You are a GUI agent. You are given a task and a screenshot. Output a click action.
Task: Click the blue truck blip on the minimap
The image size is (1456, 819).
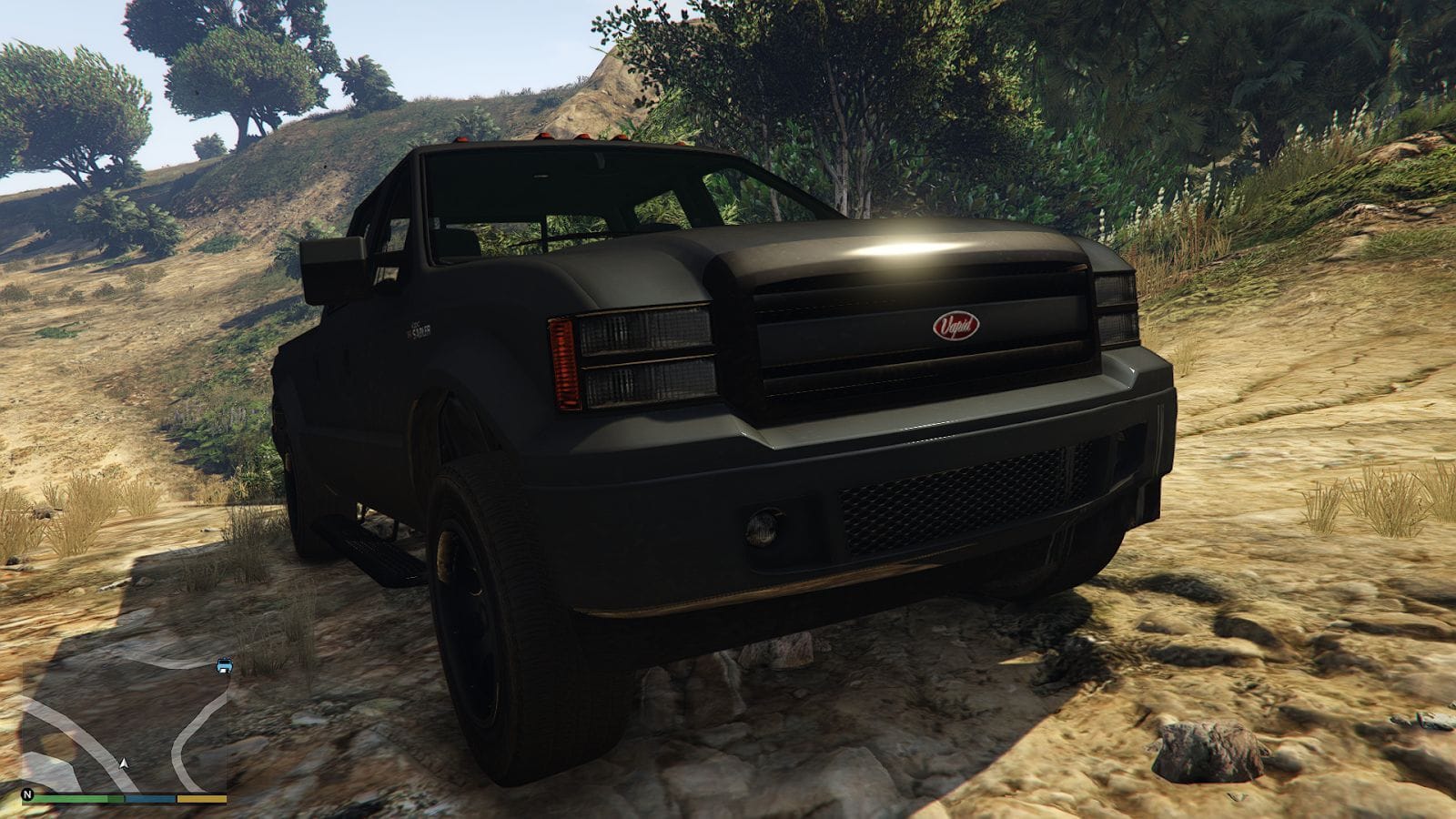click(224, 665)
